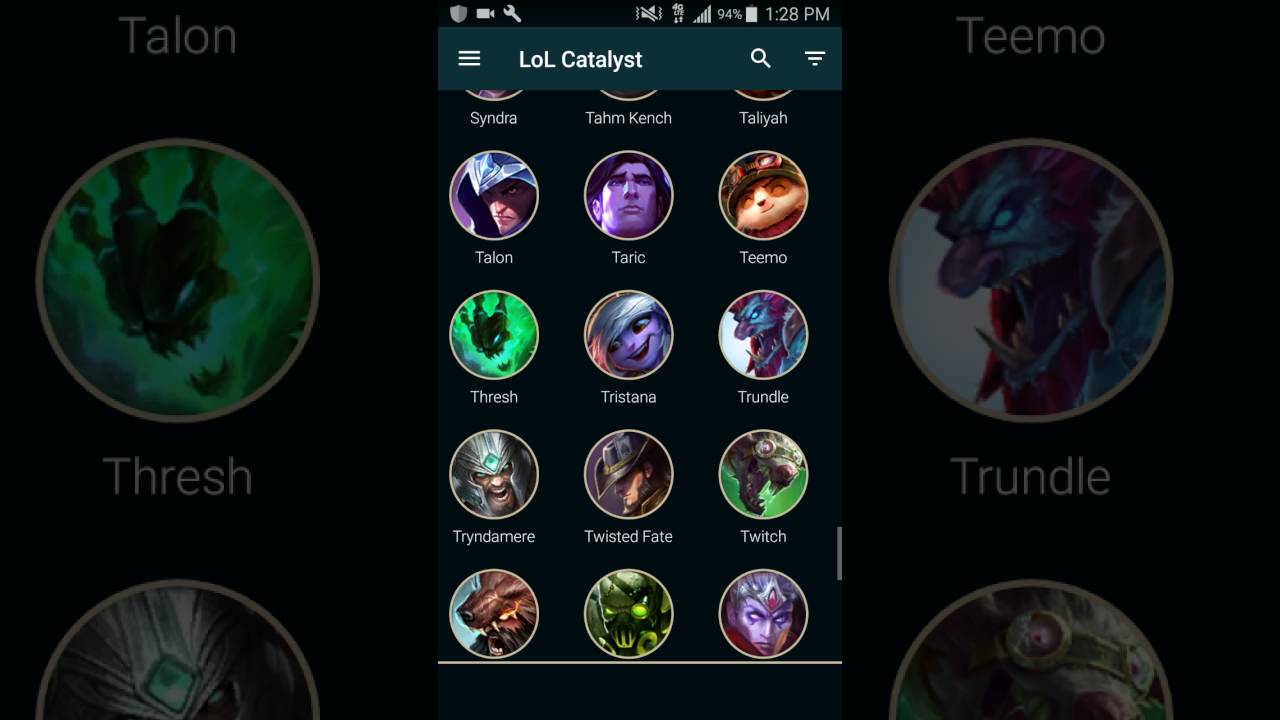Open the navigation drawer menu

coord(469,59)
